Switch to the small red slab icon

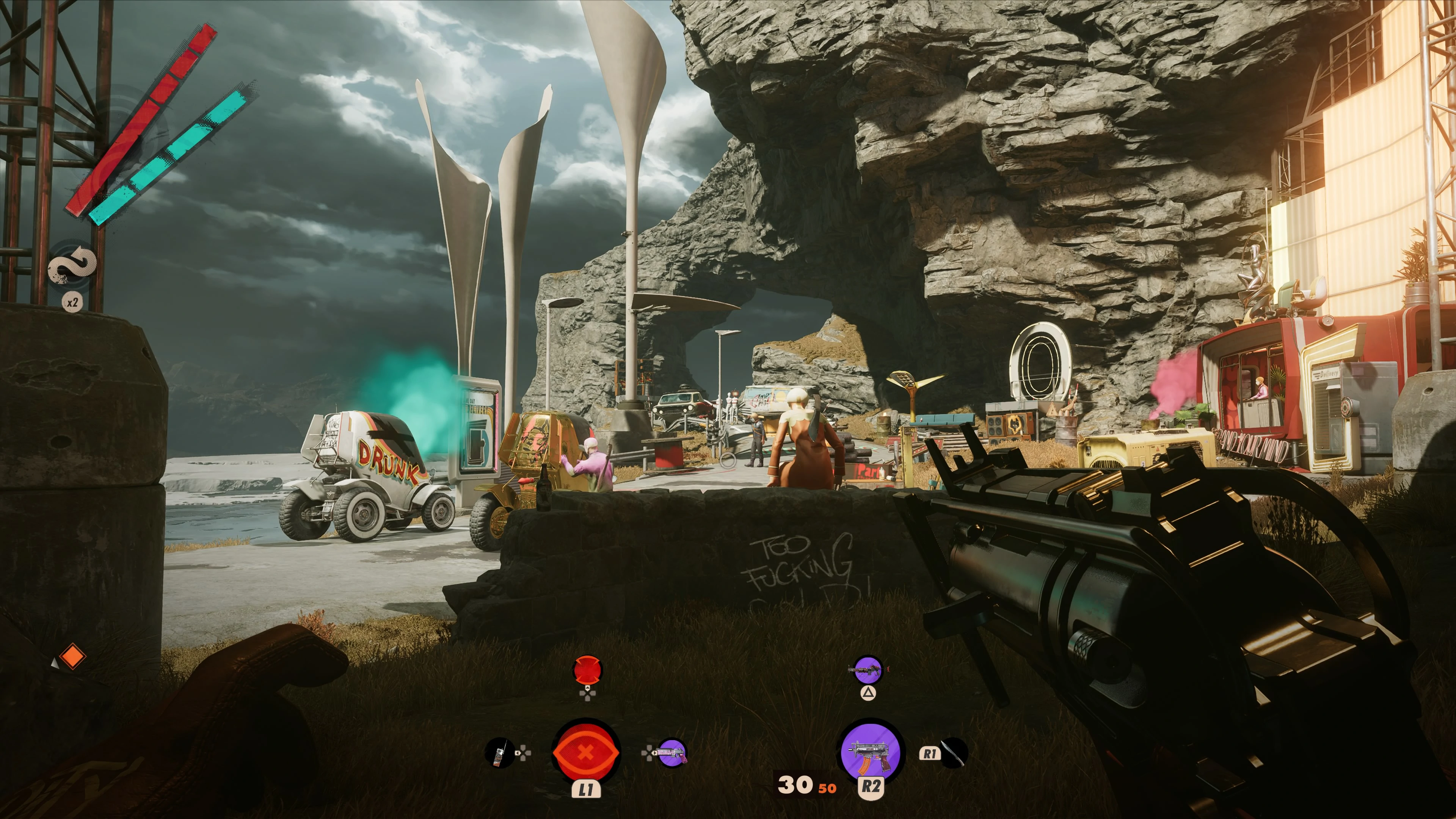click(587, 670)
